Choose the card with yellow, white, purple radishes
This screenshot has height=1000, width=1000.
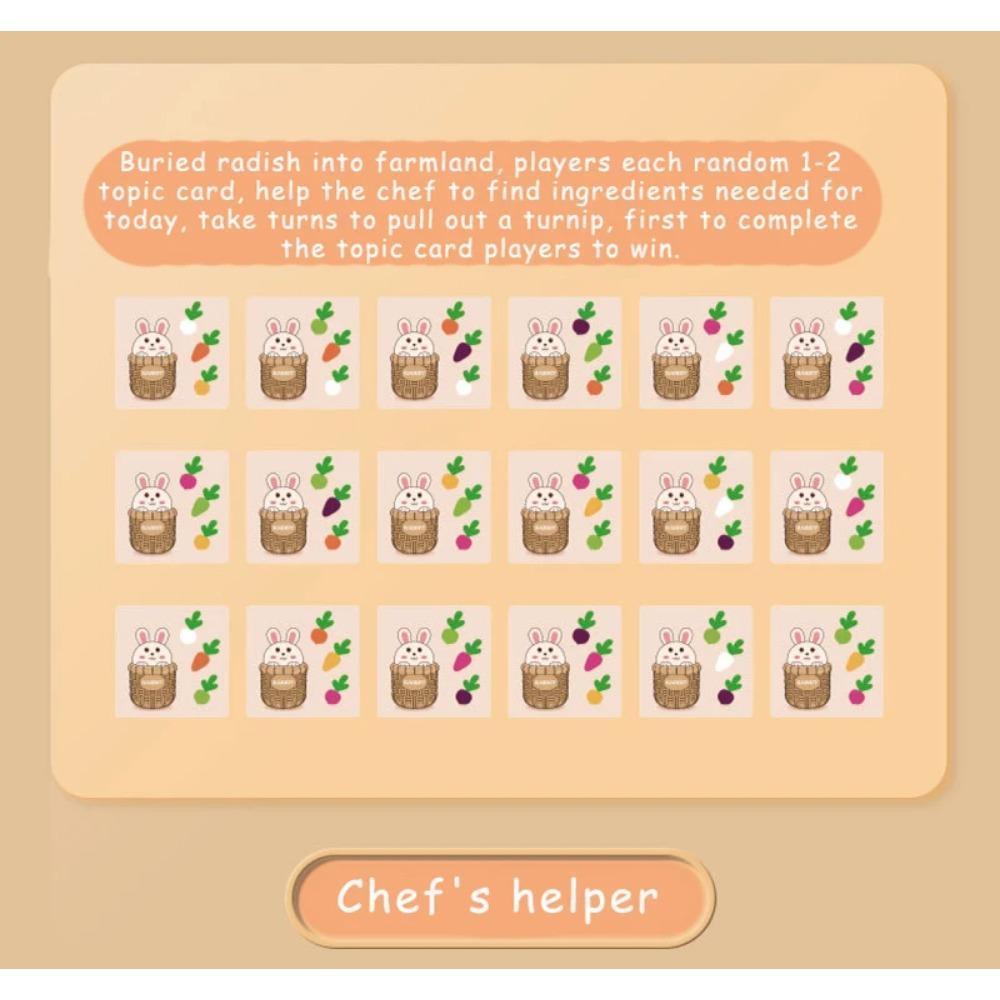(696, 506)
